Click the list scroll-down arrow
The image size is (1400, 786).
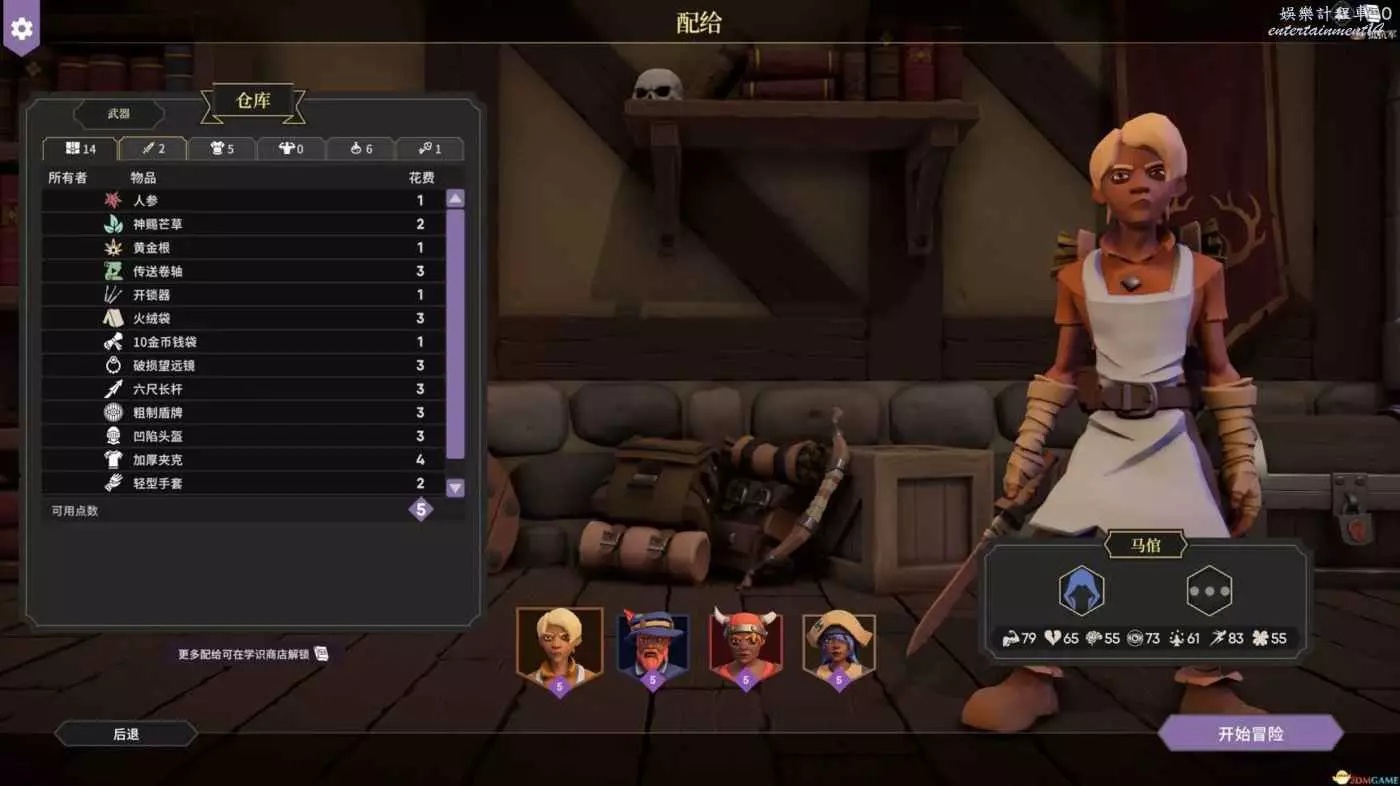pos(455,488)
